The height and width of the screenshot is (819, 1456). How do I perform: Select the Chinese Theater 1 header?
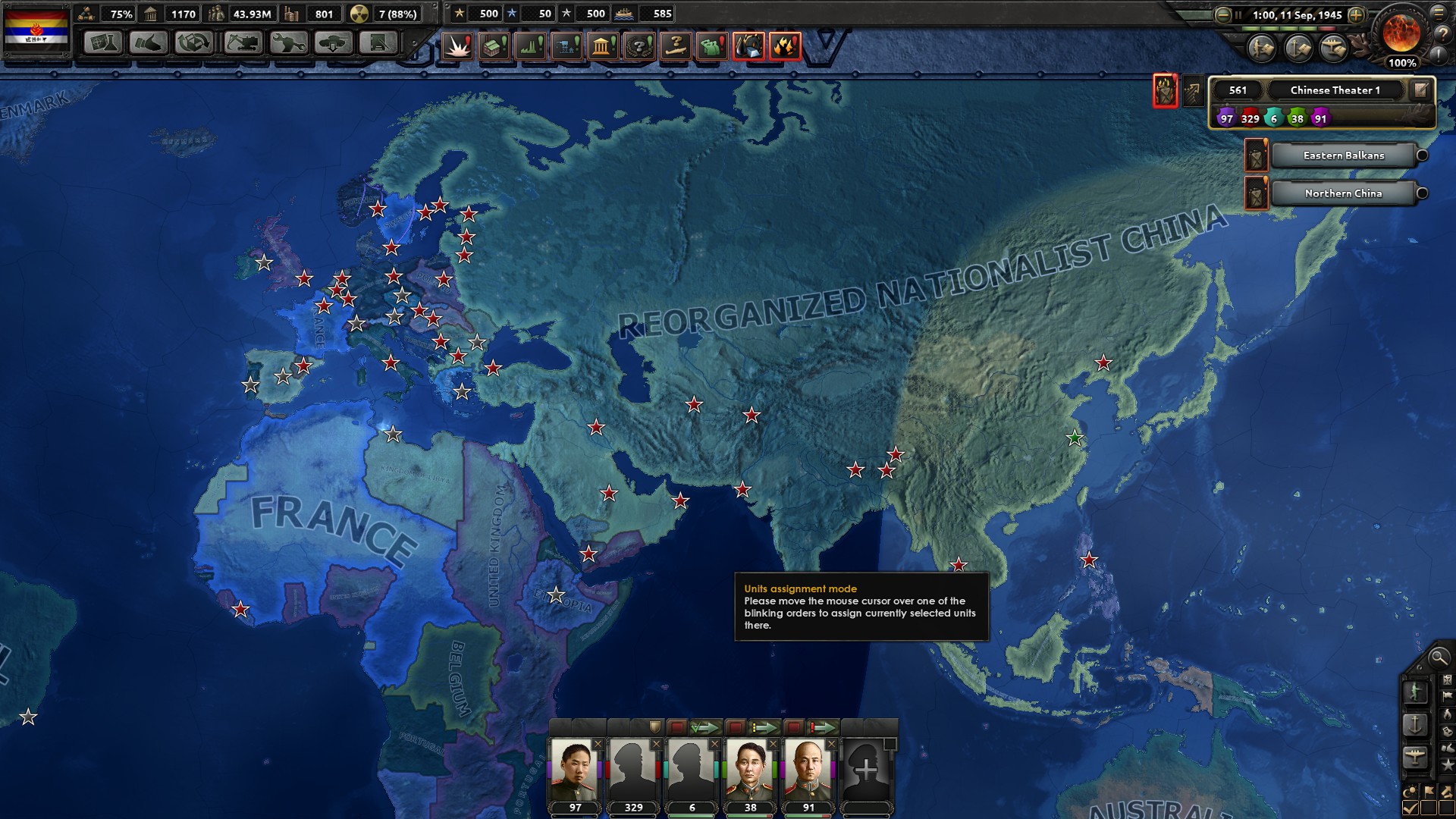click(1335, 90)
